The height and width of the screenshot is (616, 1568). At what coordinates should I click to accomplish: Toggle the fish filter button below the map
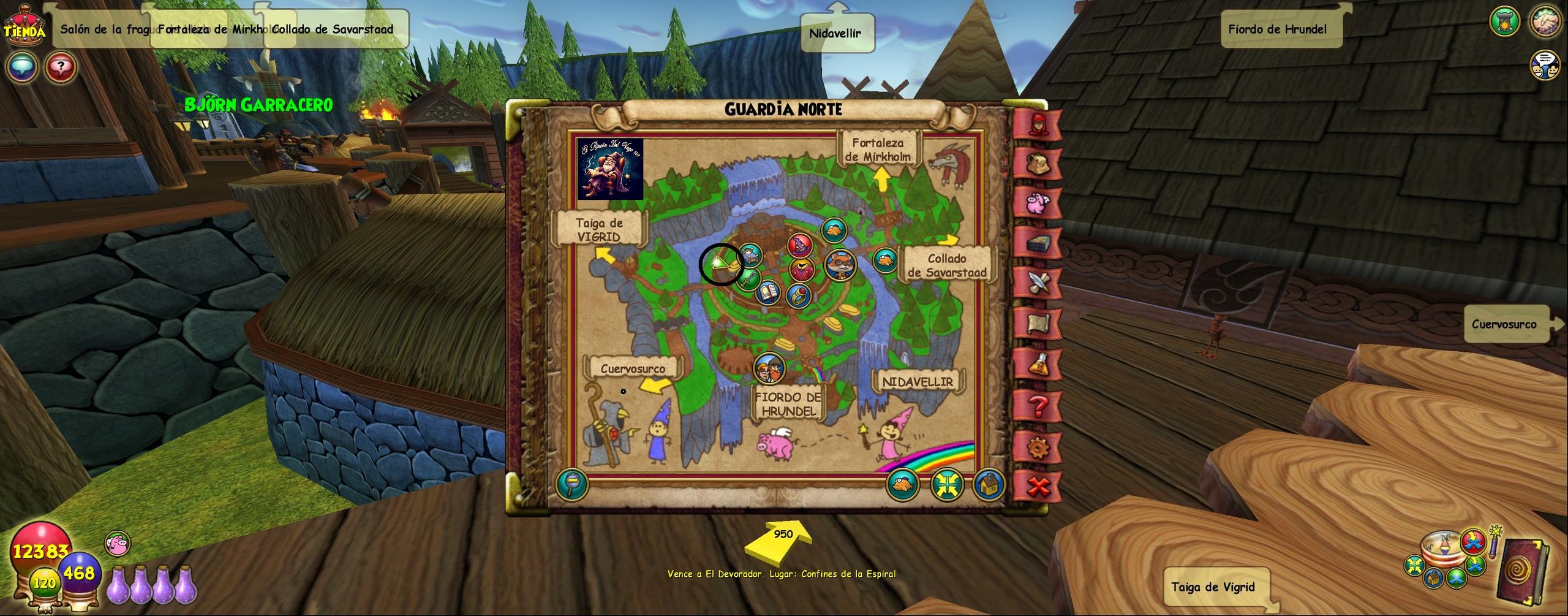click(x=902, y=485)
